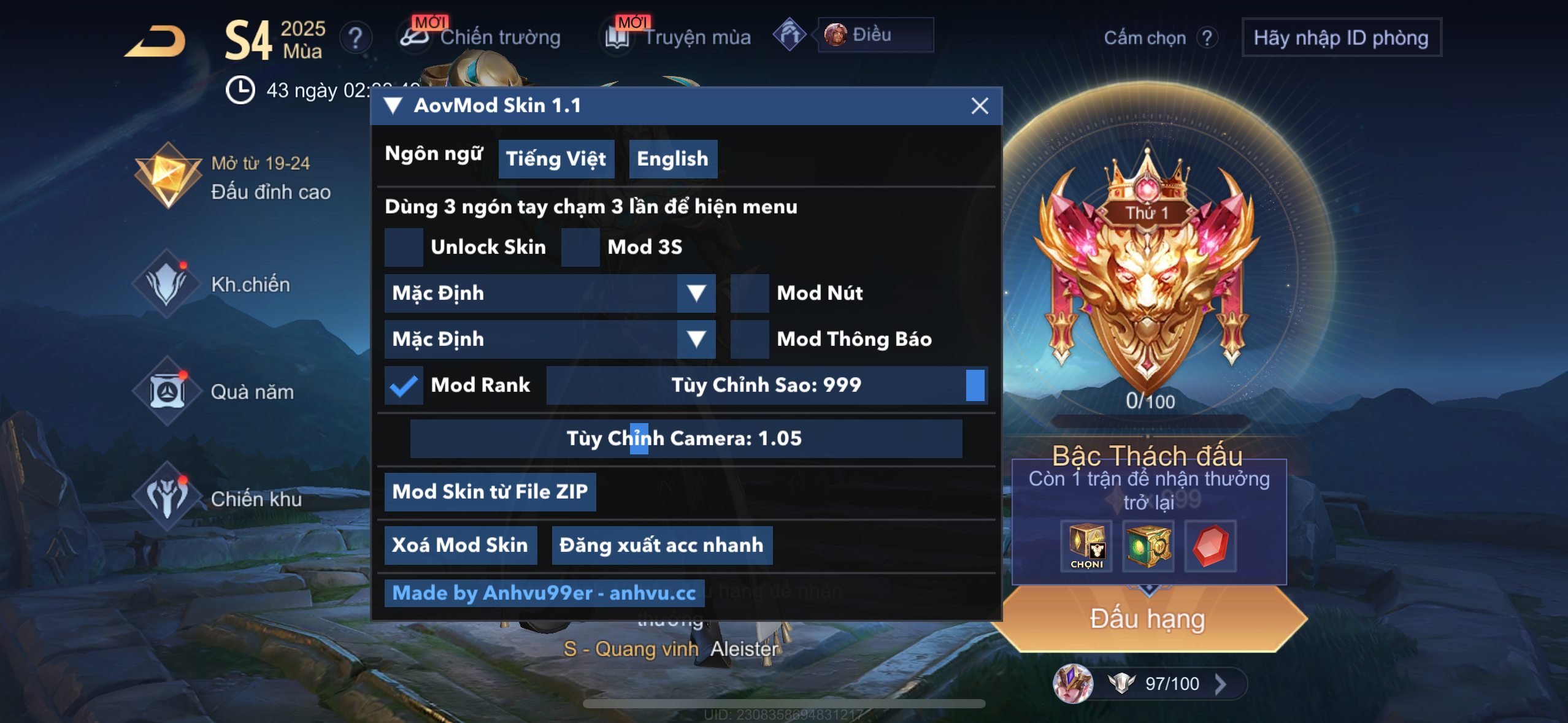
Task: Collapse the AovMod Skin 1.1 menu
Action: click(x=393, y=105)
